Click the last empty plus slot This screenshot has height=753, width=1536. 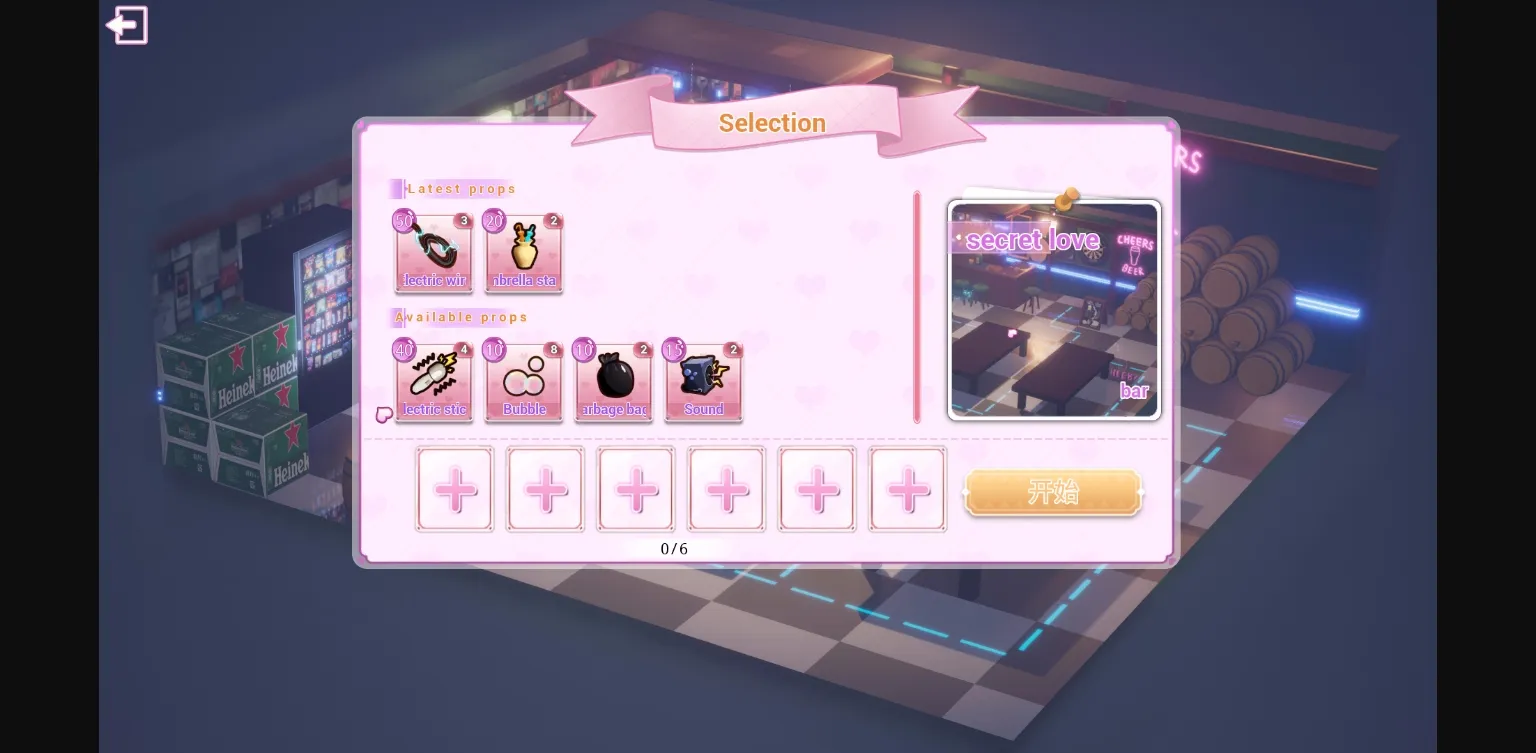[x=907, y=489]
